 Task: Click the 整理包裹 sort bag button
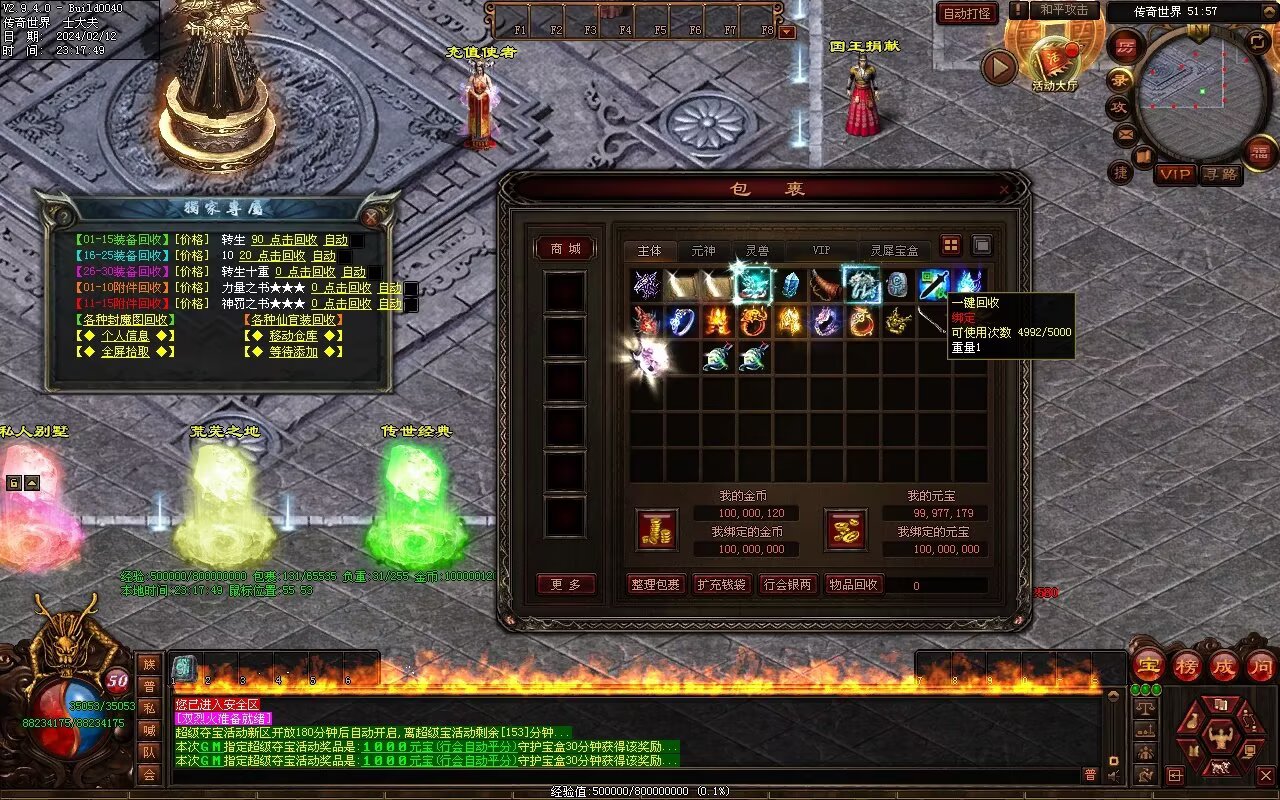click(x=656, y=585)
